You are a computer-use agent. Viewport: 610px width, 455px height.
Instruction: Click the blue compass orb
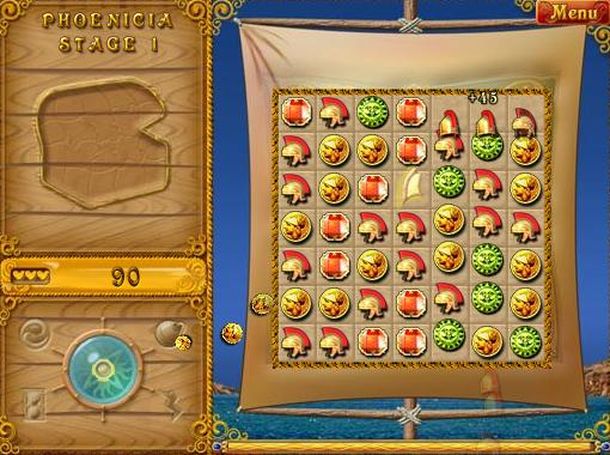(102, 369)
